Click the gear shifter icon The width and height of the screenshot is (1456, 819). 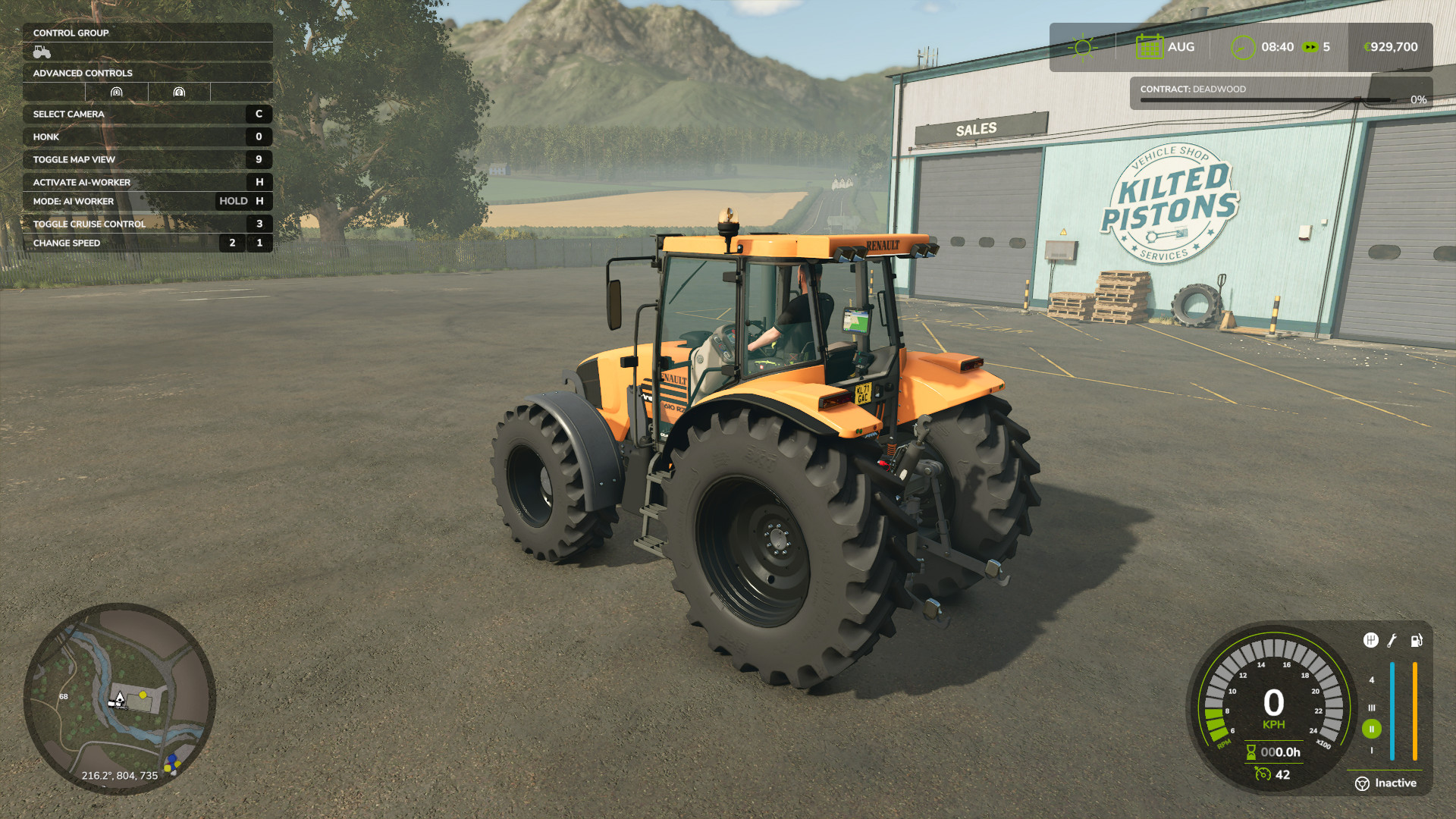coord(1370,641)
